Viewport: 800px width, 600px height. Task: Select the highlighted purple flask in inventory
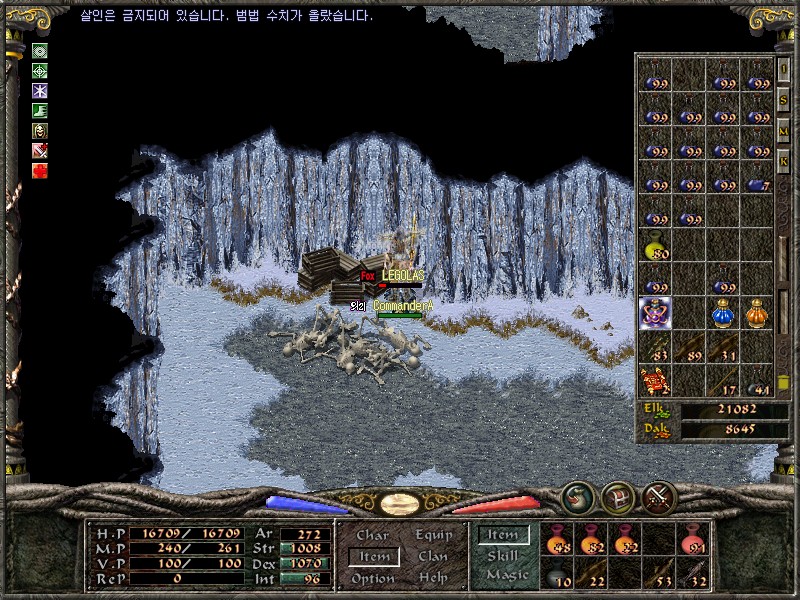coord(655,314)
